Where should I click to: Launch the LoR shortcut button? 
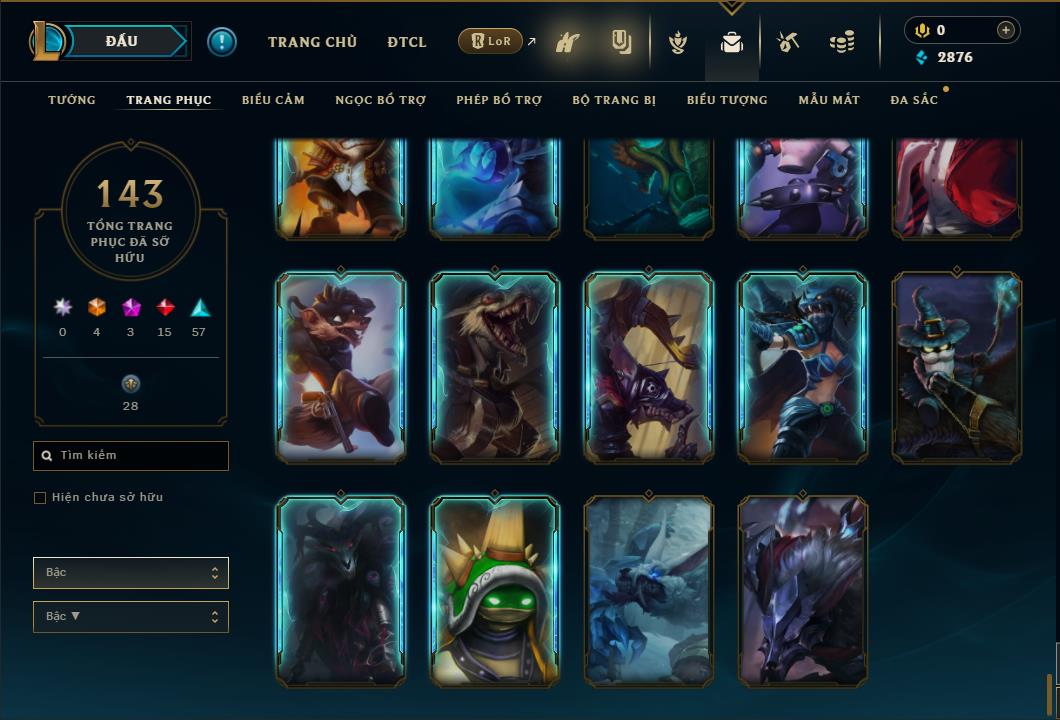click(x=490, y=42)
